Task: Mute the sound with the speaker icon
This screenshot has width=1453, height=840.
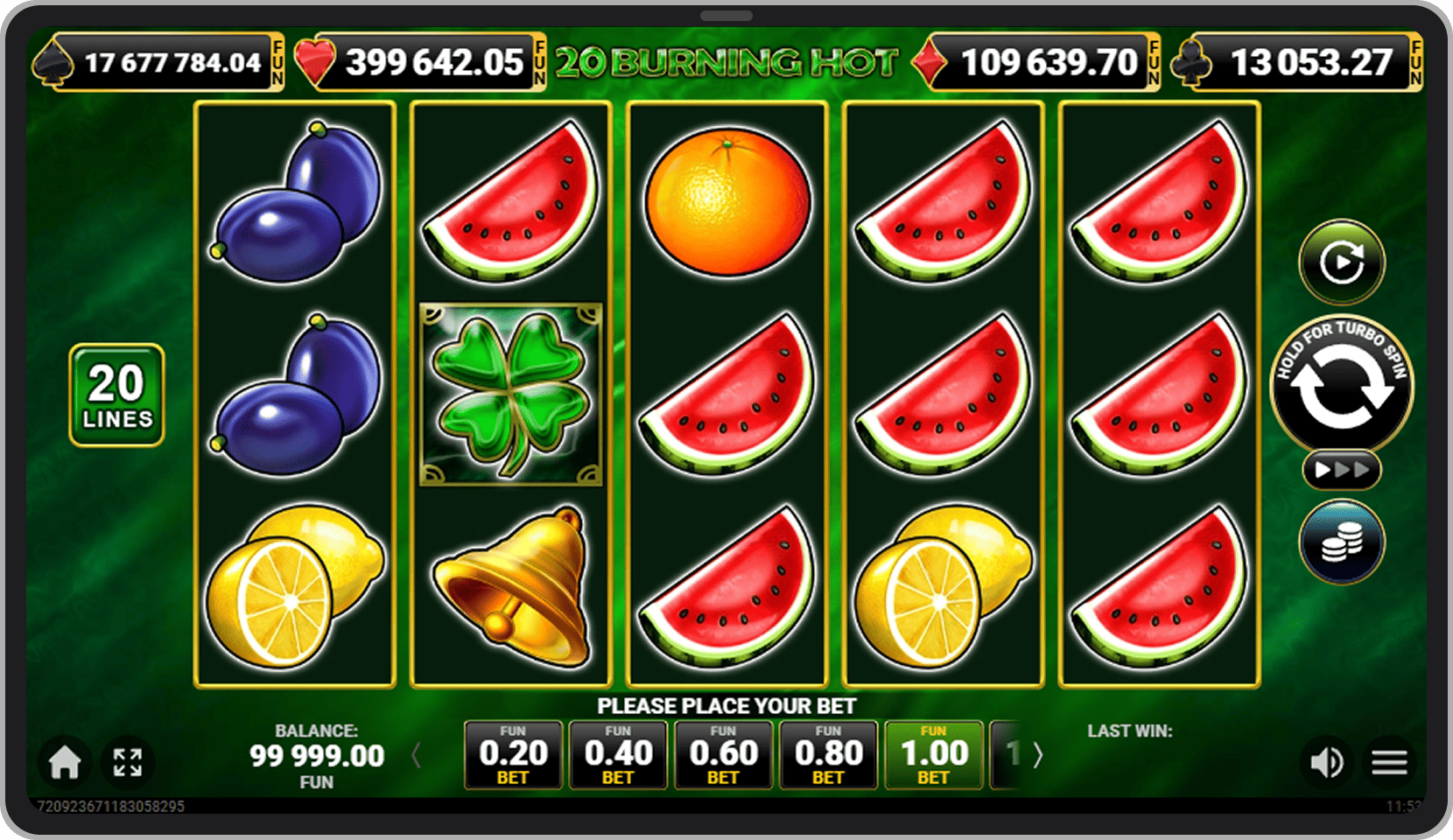Action: (x=1326, y=762)
